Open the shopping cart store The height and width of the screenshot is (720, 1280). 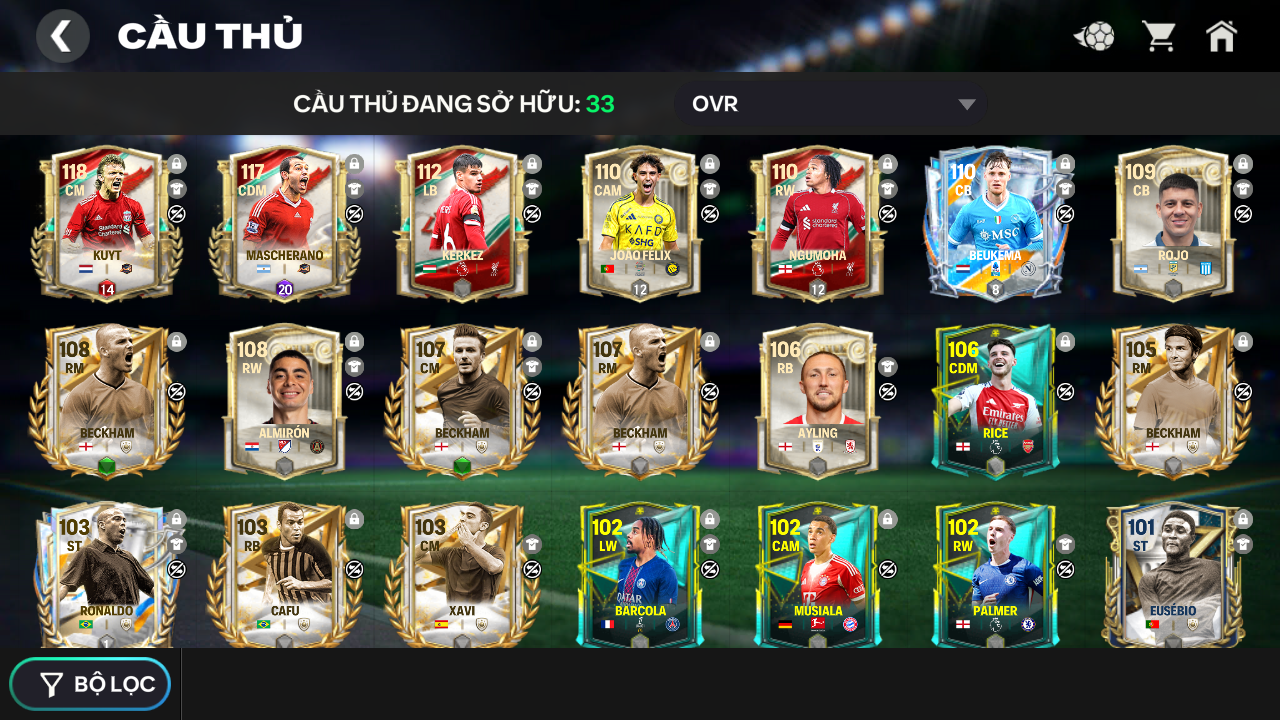pos(1159,37)
